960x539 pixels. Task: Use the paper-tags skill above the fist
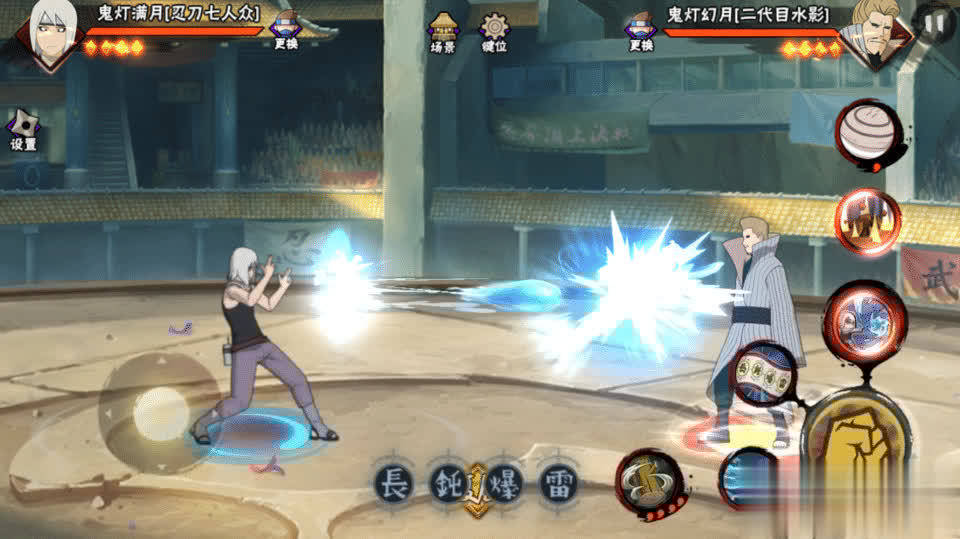pos(765,373)
